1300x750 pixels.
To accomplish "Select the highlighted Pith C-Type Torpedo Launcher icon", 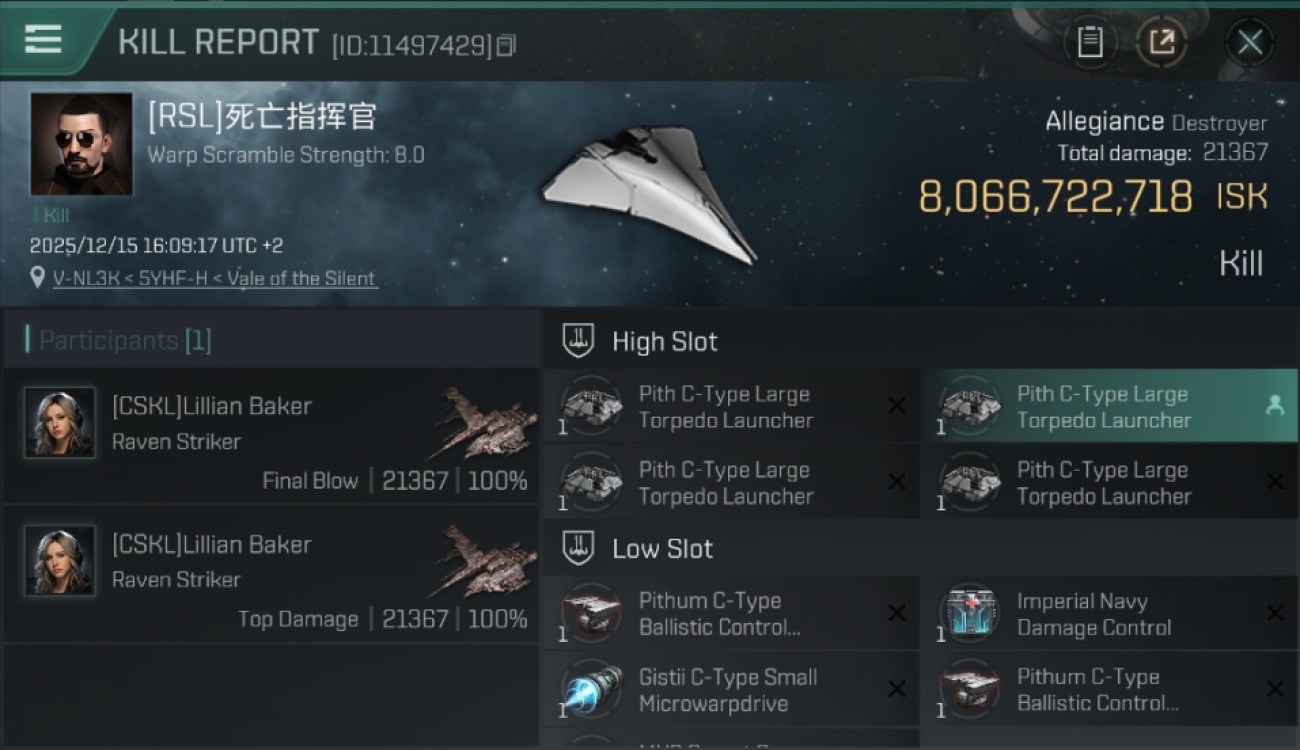I will coord(966,406).
